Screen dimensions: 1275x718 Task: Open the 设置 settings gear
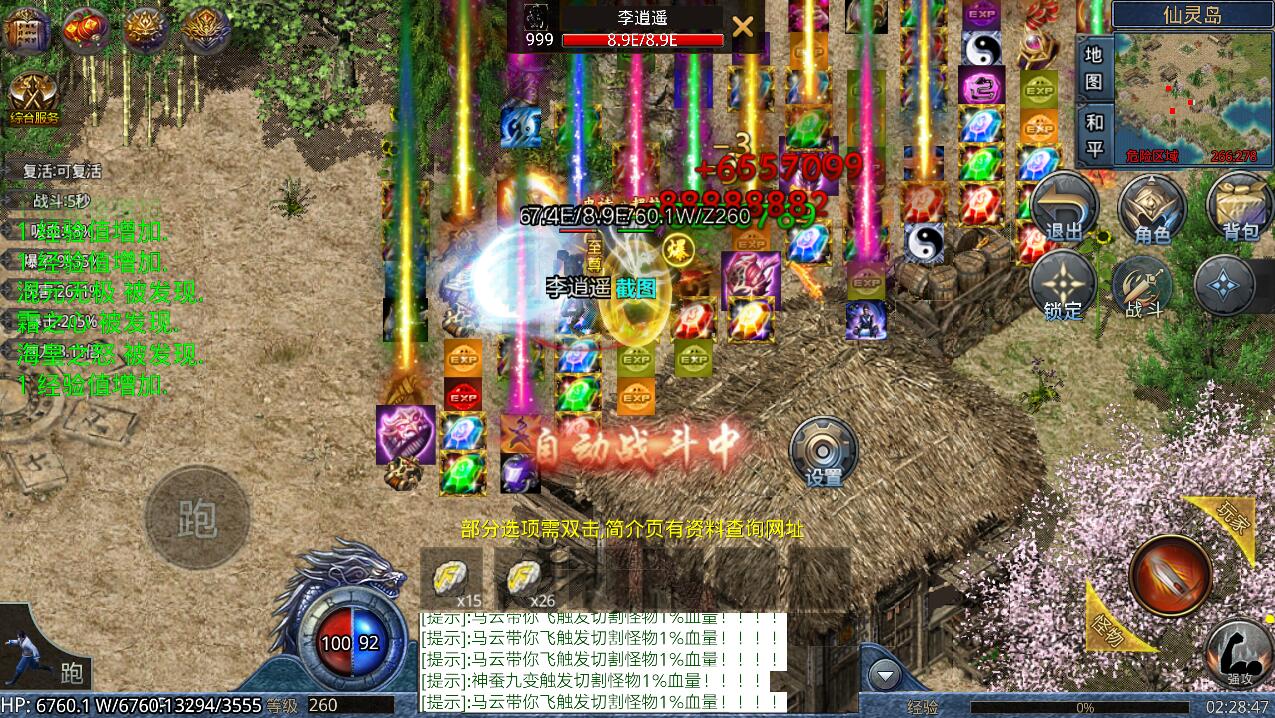click(x=824, y=452)
